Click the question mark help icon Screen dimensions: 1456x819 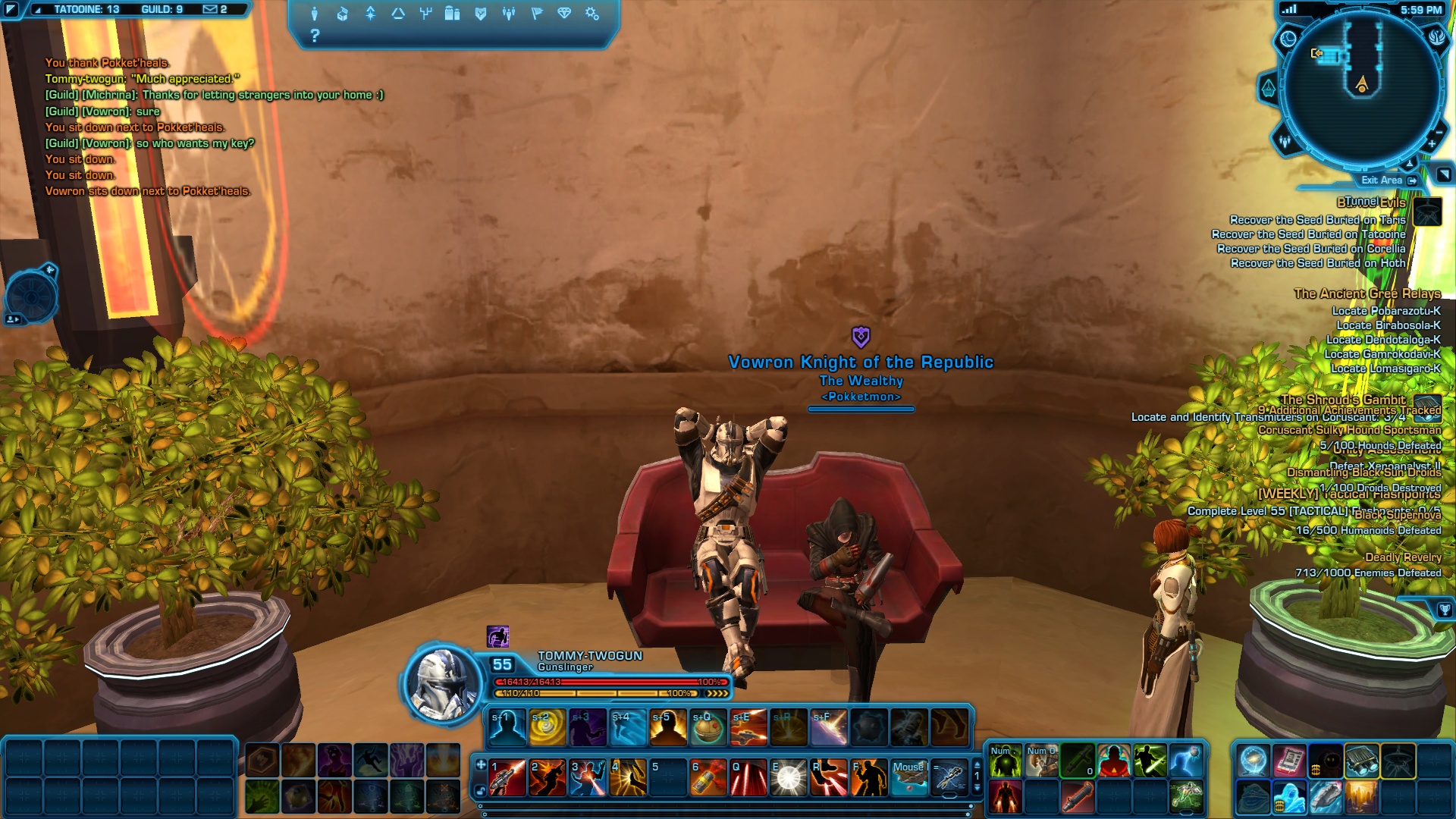coord(315,36)
